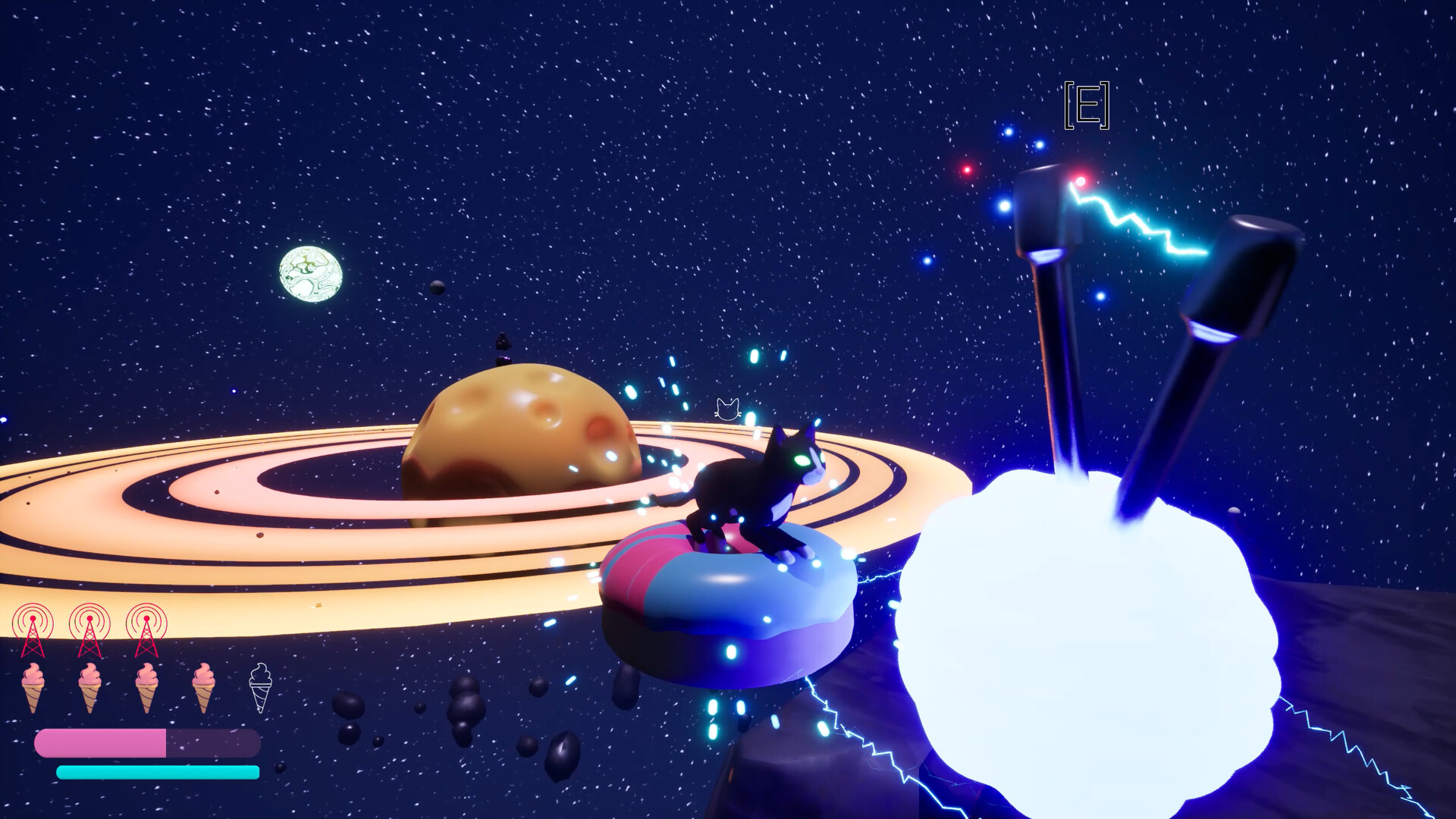Toggle the [E] interact prompt above the levers
Viewport: 1456px width, 819px height.
(1087, 106)
